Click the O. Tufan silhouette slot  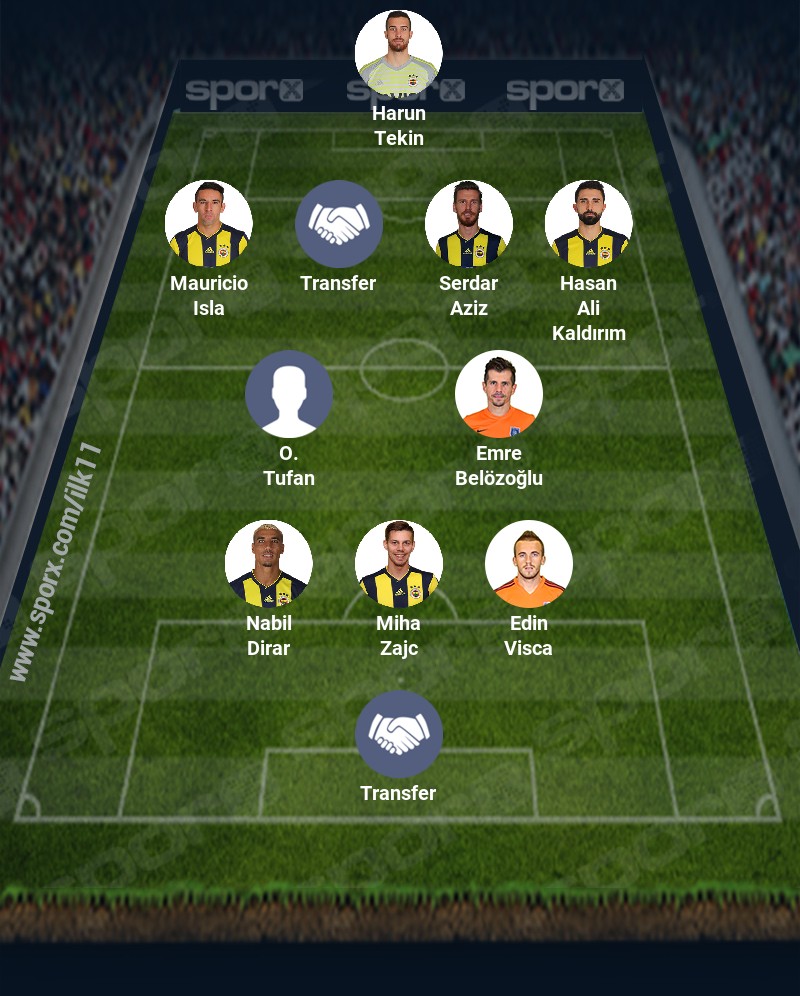click(289, 394)
